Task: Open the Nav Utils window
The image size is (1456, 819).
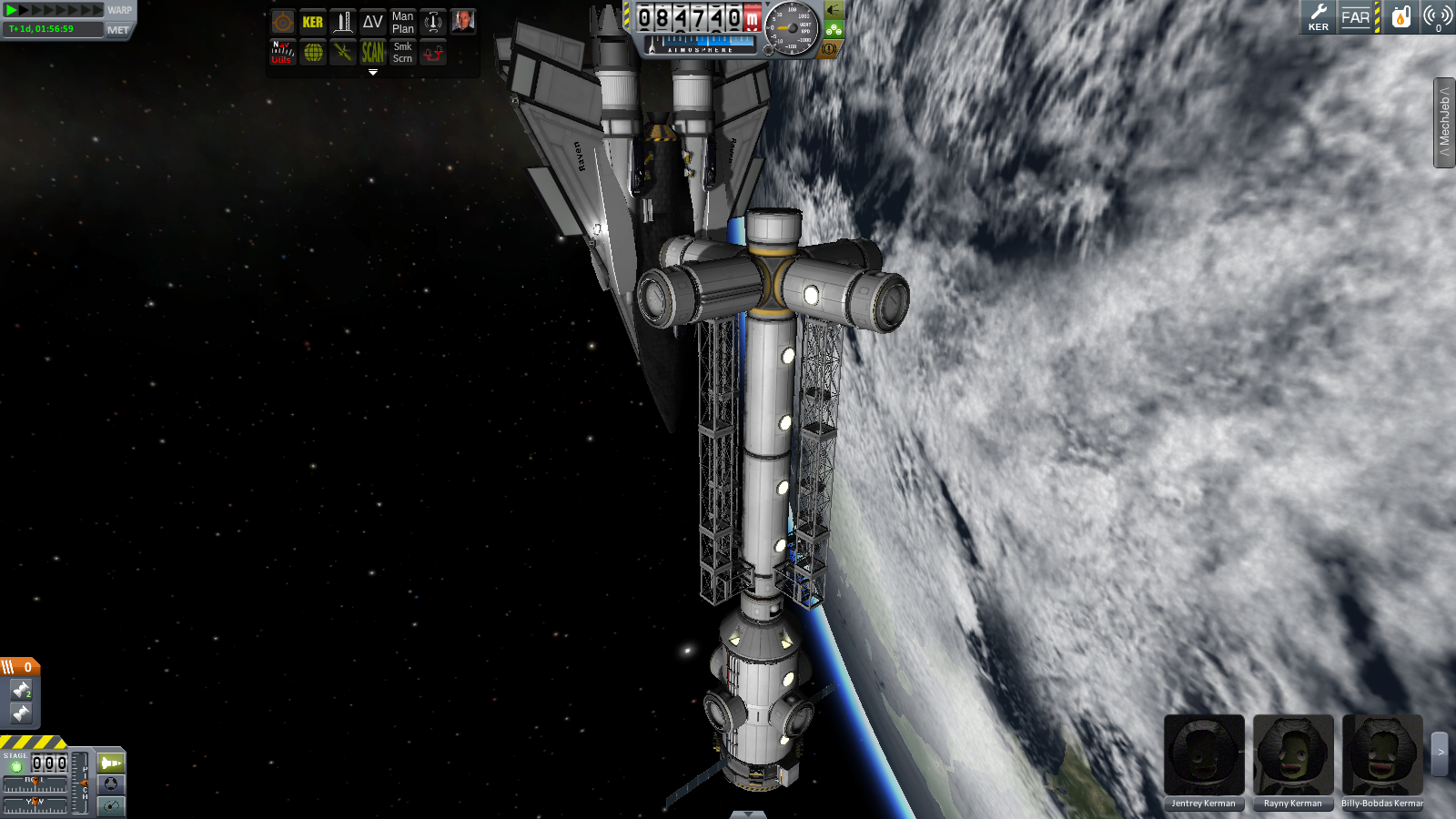Action: click(282, 53)
